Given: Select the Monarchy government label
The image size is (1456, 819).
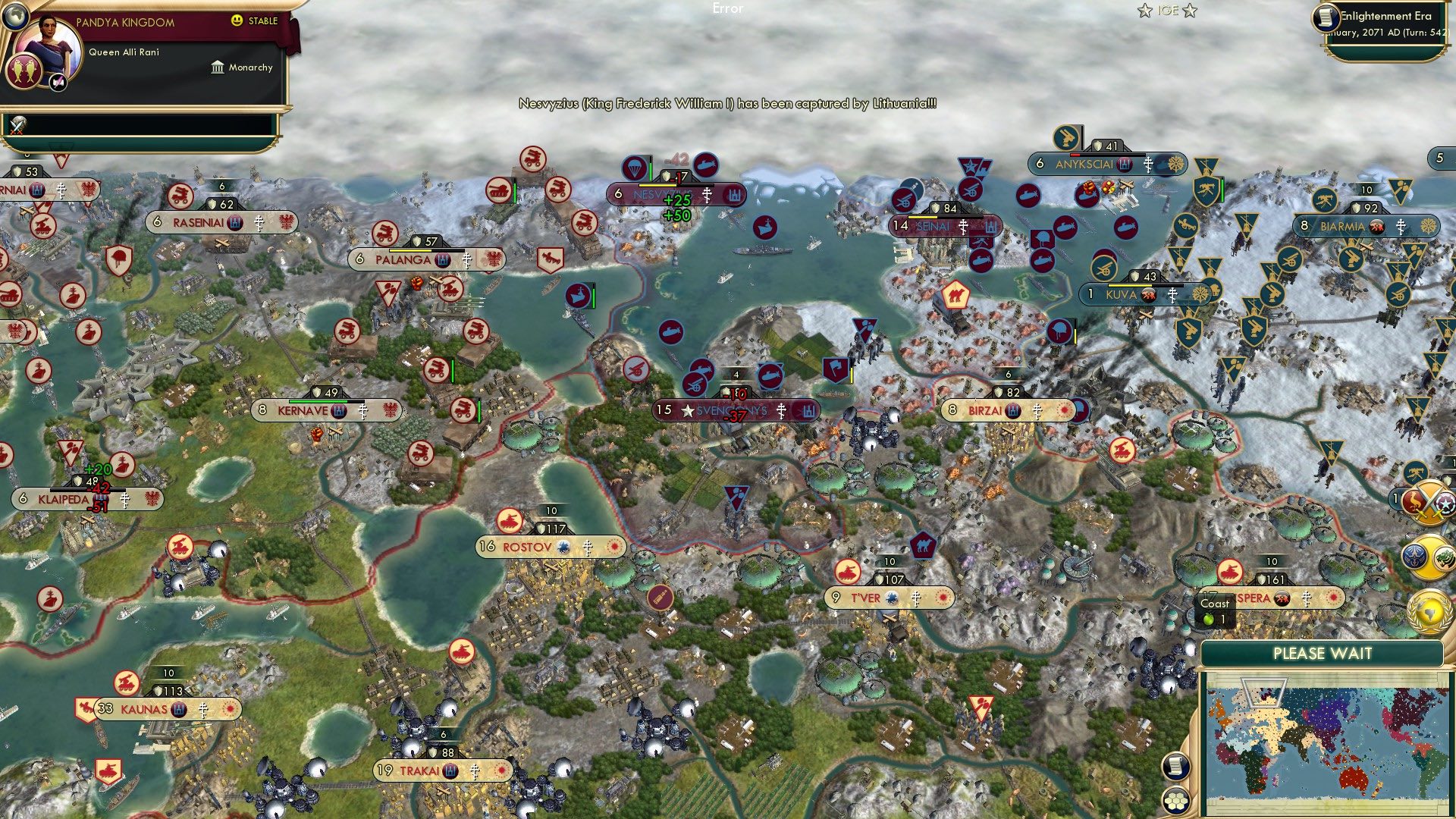Looking at the screenshot, I should point(250,67).
